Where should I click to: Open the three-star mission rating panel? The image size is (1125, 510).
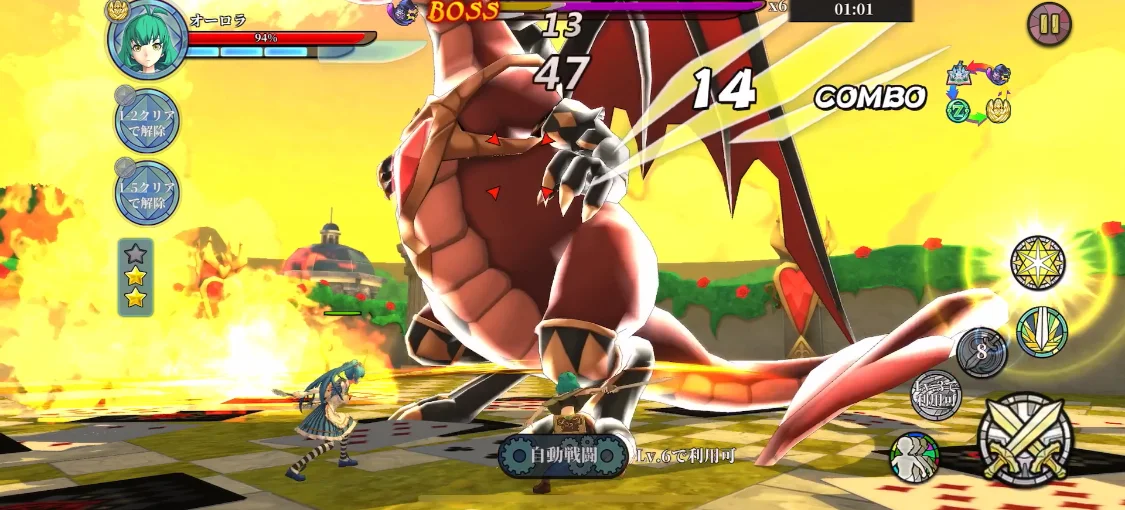point(135,276)
